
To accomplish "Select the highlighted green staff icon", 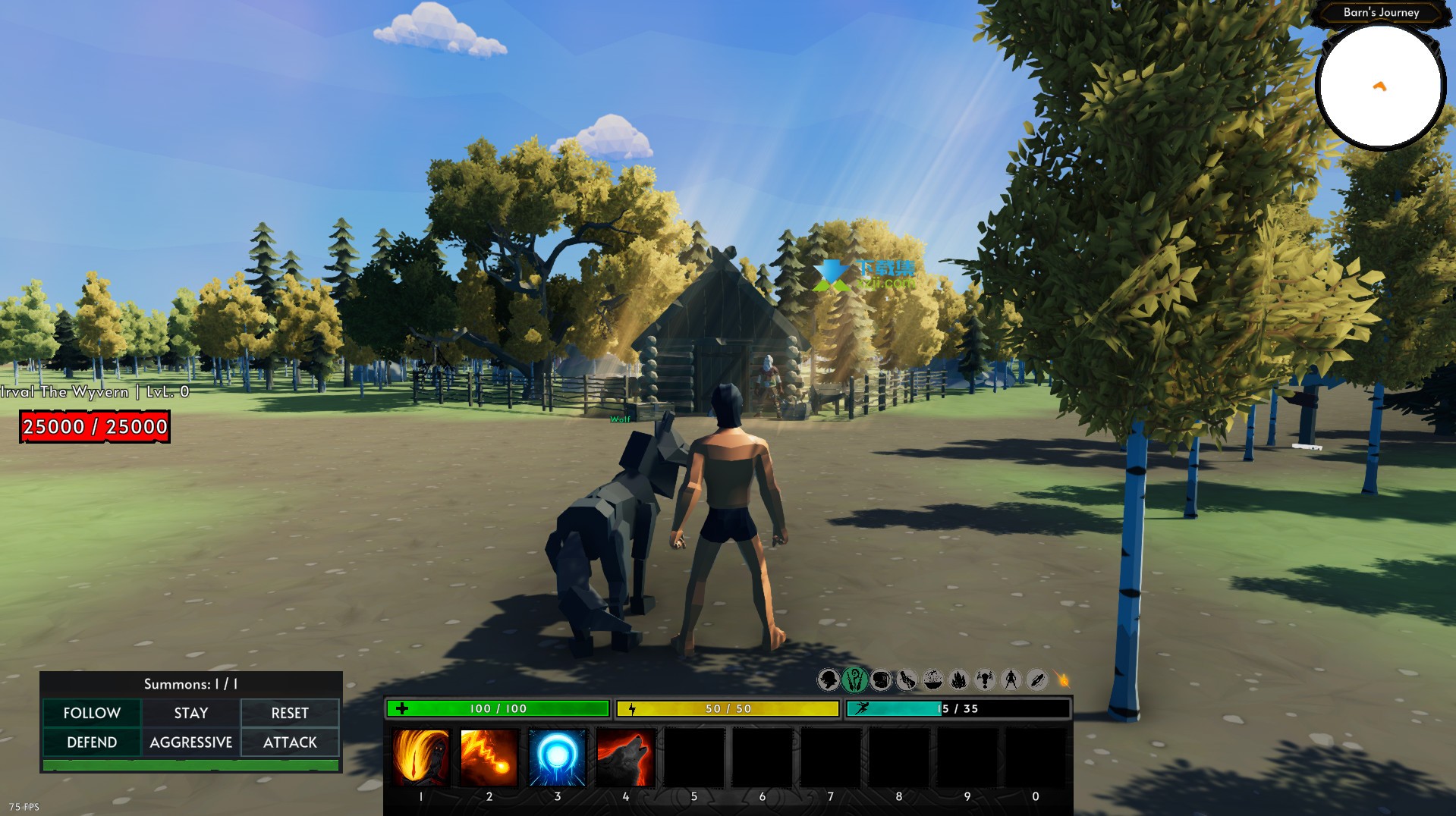I will point(854,679).
